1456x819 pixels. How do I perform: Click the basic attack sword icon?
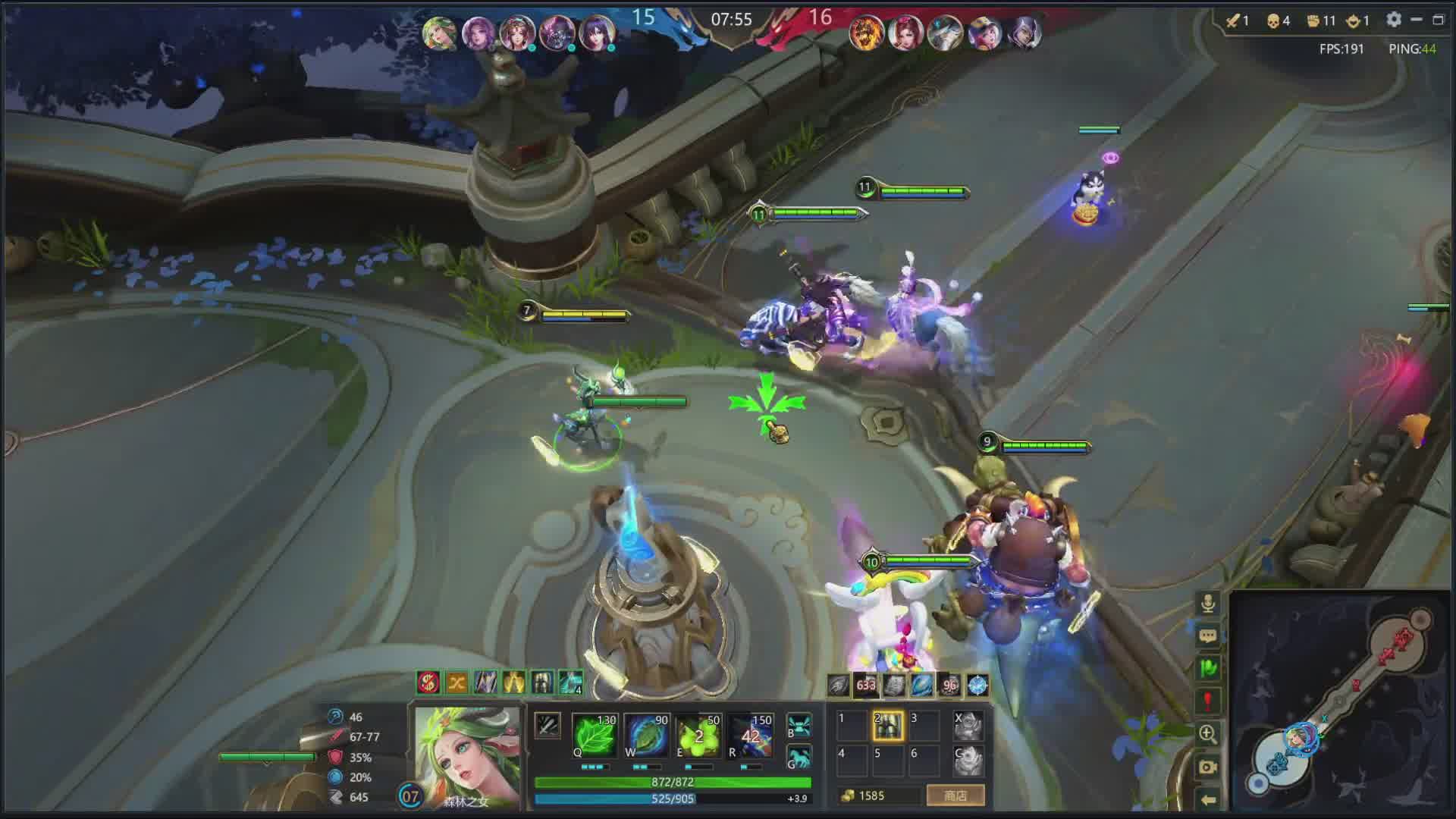pos(548,726)
